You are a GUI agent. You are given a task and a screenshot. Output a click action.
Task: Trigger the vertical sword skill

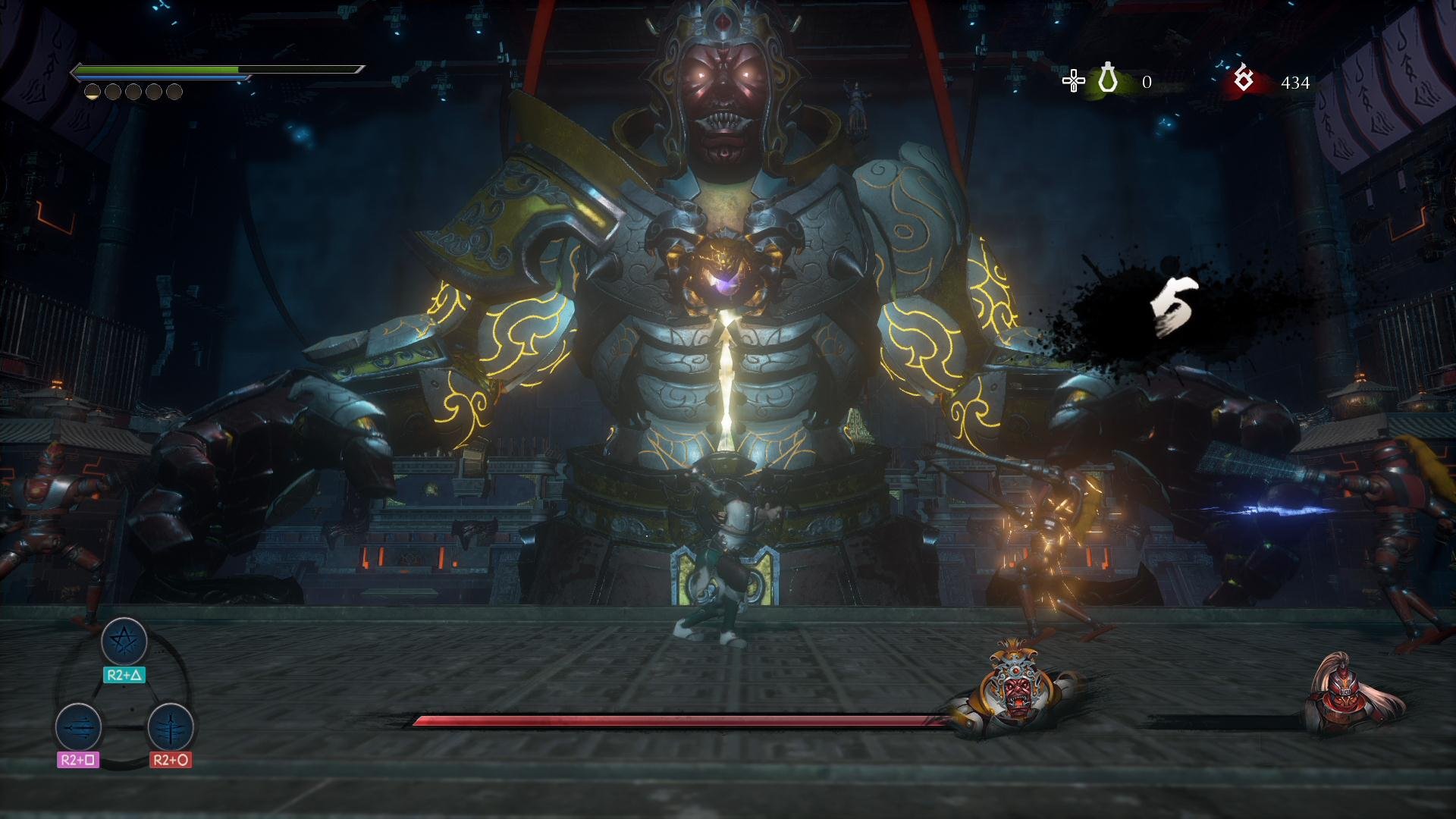tap(170, 727)
